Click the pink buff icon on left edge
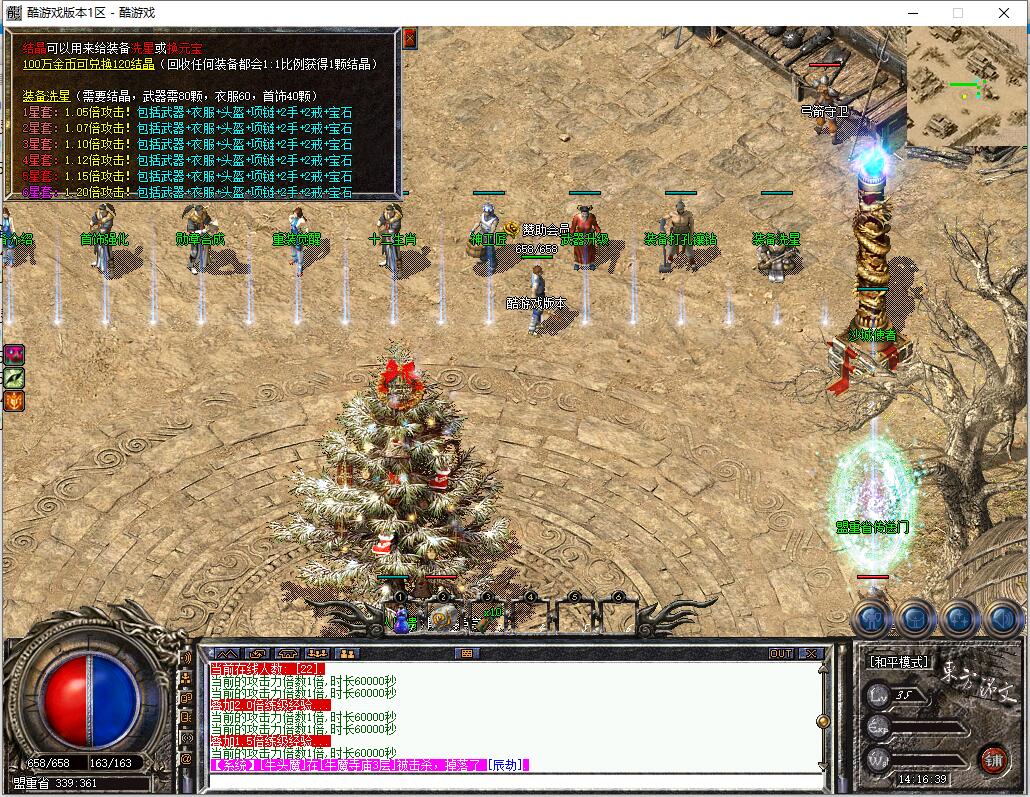This screenshot has height=797, width=1030. click(14, 354)
